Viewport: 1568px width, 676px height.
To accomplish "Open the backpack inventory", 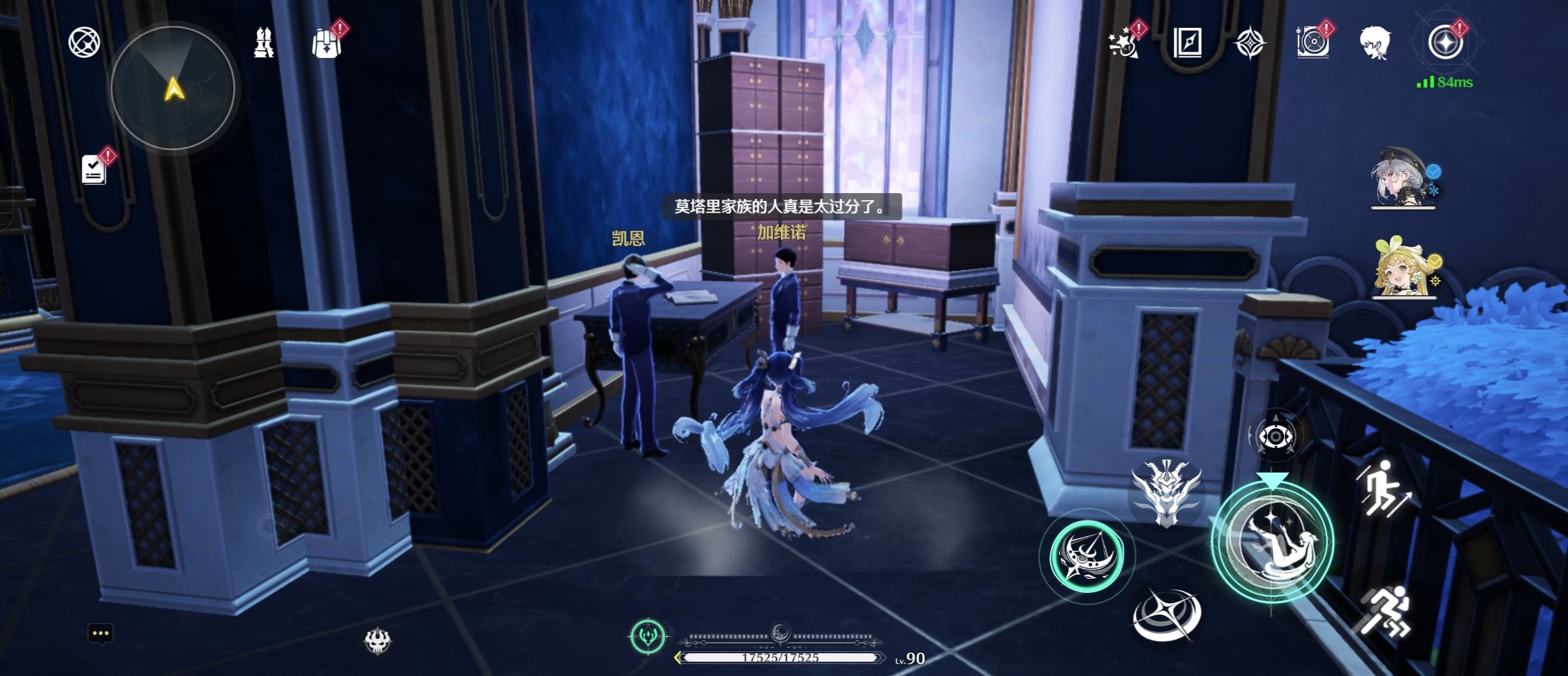I will (x=327, y=43).
